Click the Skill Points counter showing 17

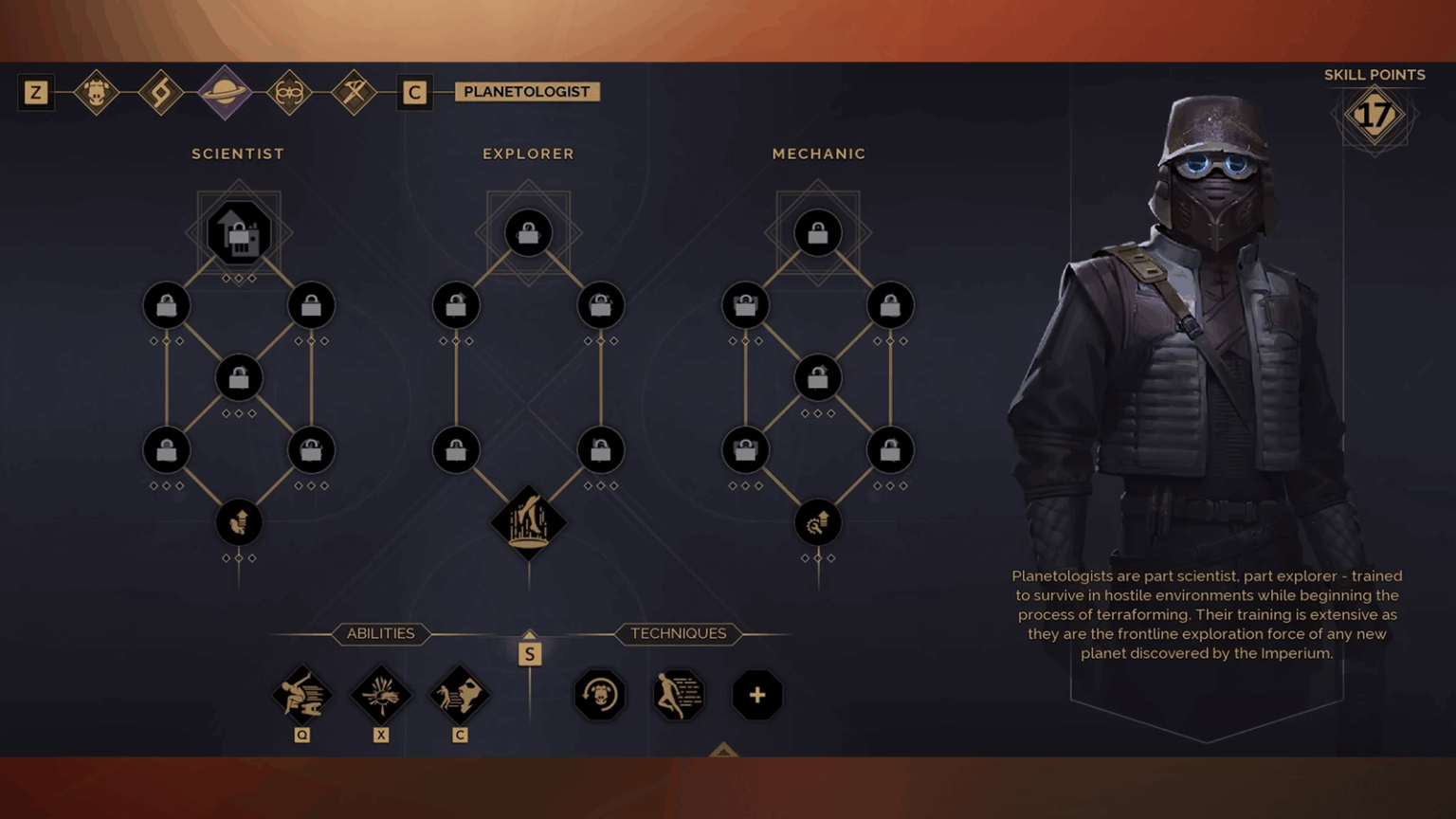coord(1375,114)
